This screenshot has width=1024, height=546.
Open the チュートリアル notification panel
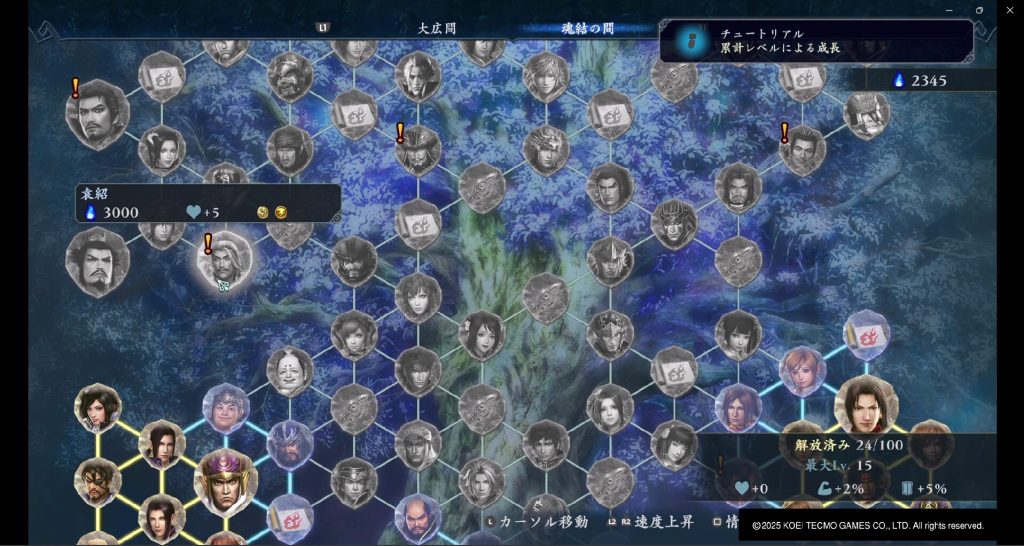(816, 41)
